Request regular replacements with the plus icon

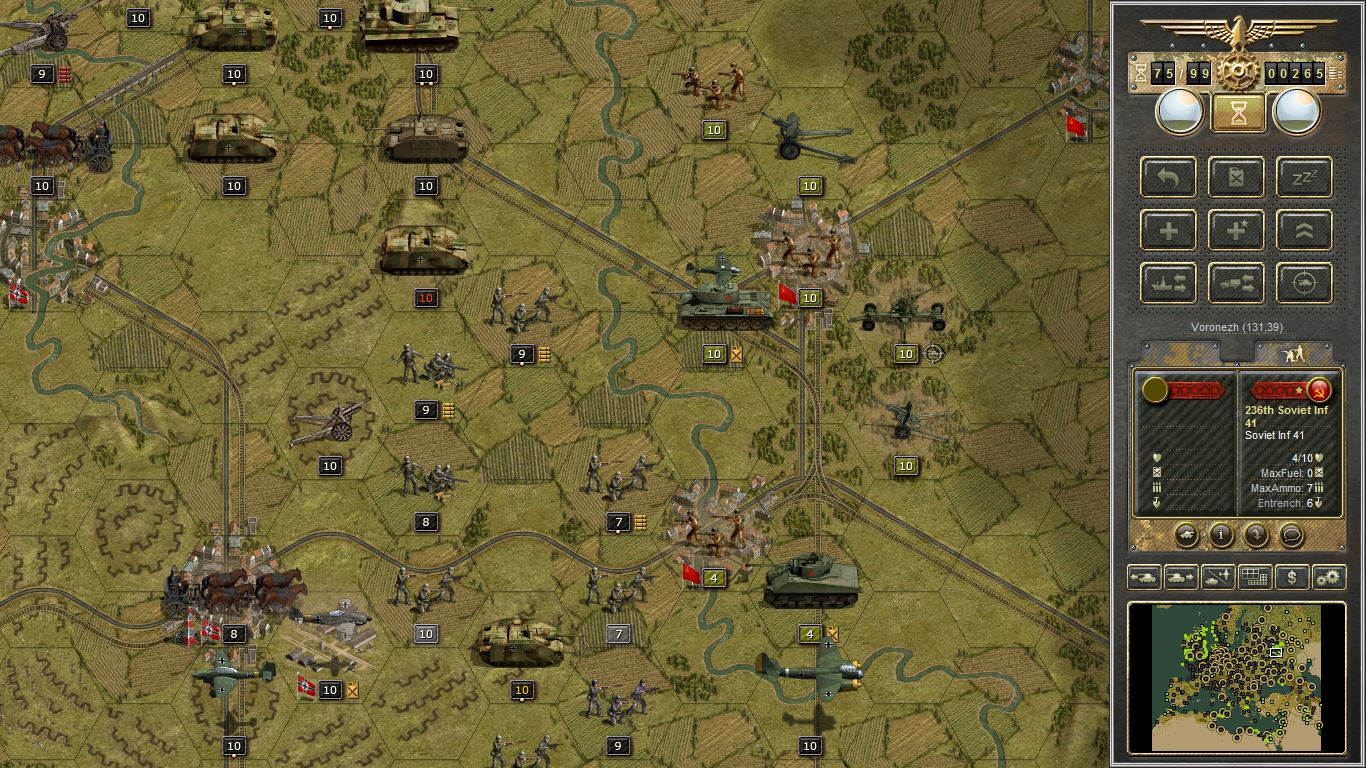[1169, 230]
